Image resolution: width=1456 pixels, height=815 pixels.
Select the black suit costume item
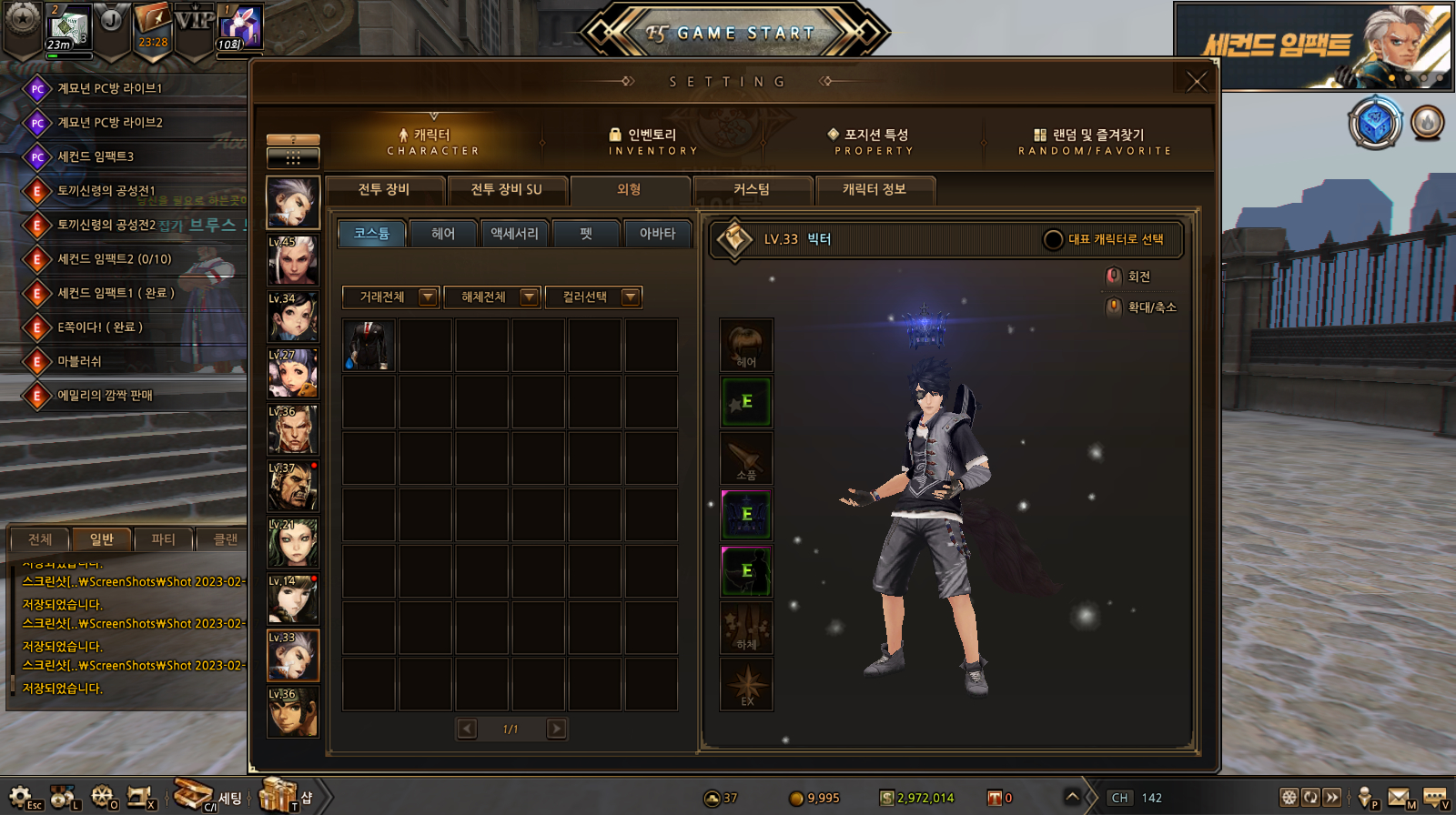369,346
